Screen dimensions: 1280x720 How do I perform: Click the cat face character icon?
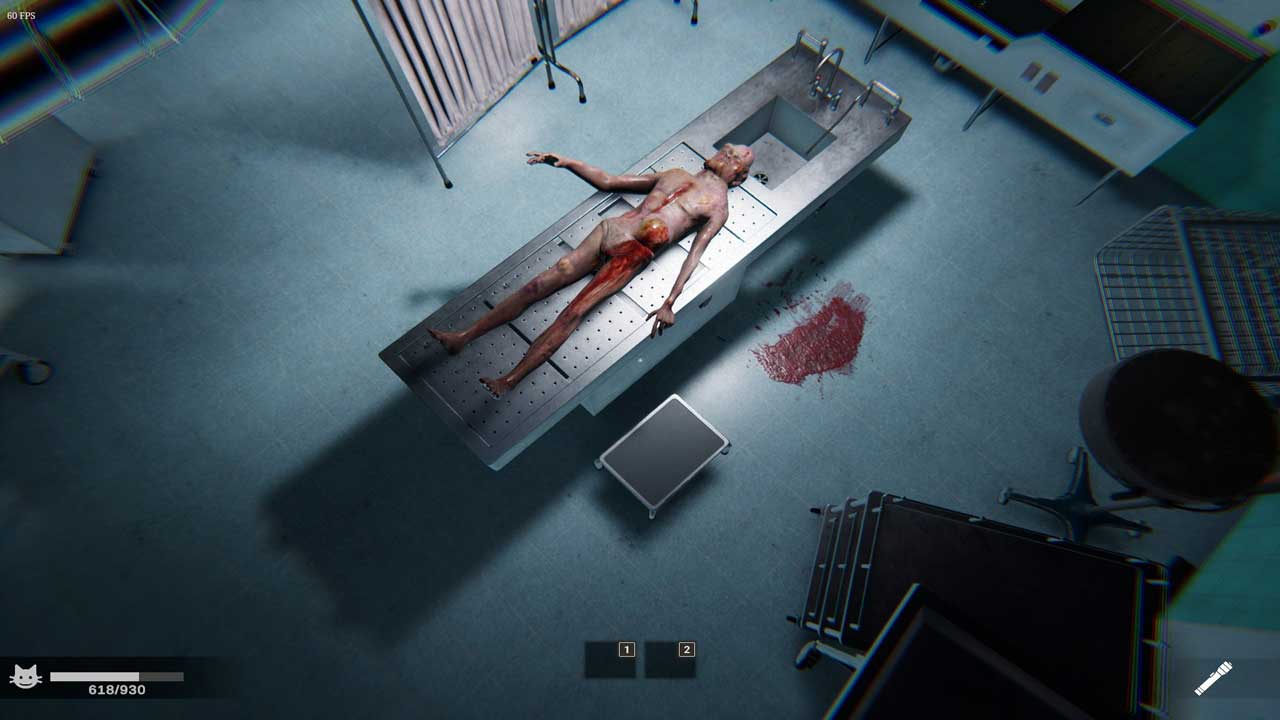tap(25, 677)
